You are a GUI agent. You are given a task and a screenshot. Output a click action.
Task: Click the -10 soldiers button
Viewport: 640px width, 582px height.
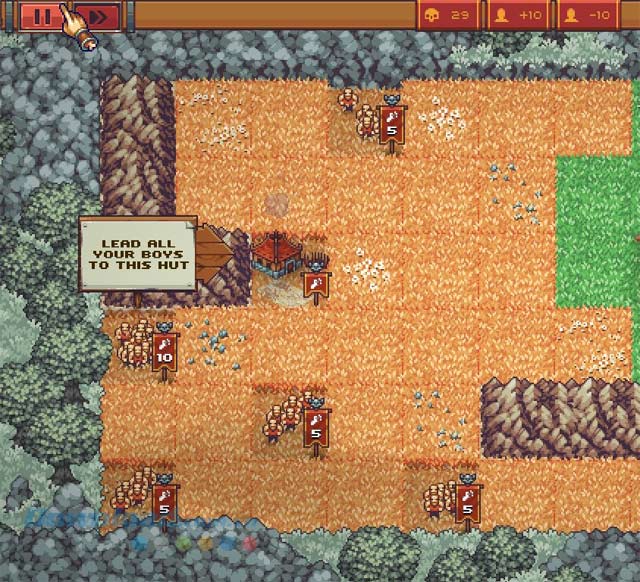point(588,15)
